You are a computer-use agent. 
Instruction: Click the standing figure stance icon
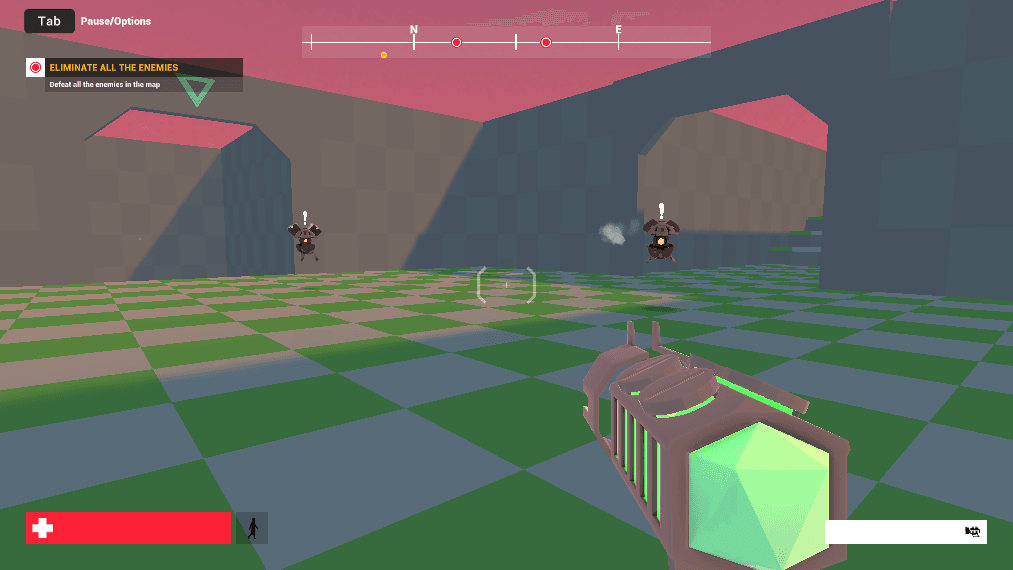tap(252, 528)
